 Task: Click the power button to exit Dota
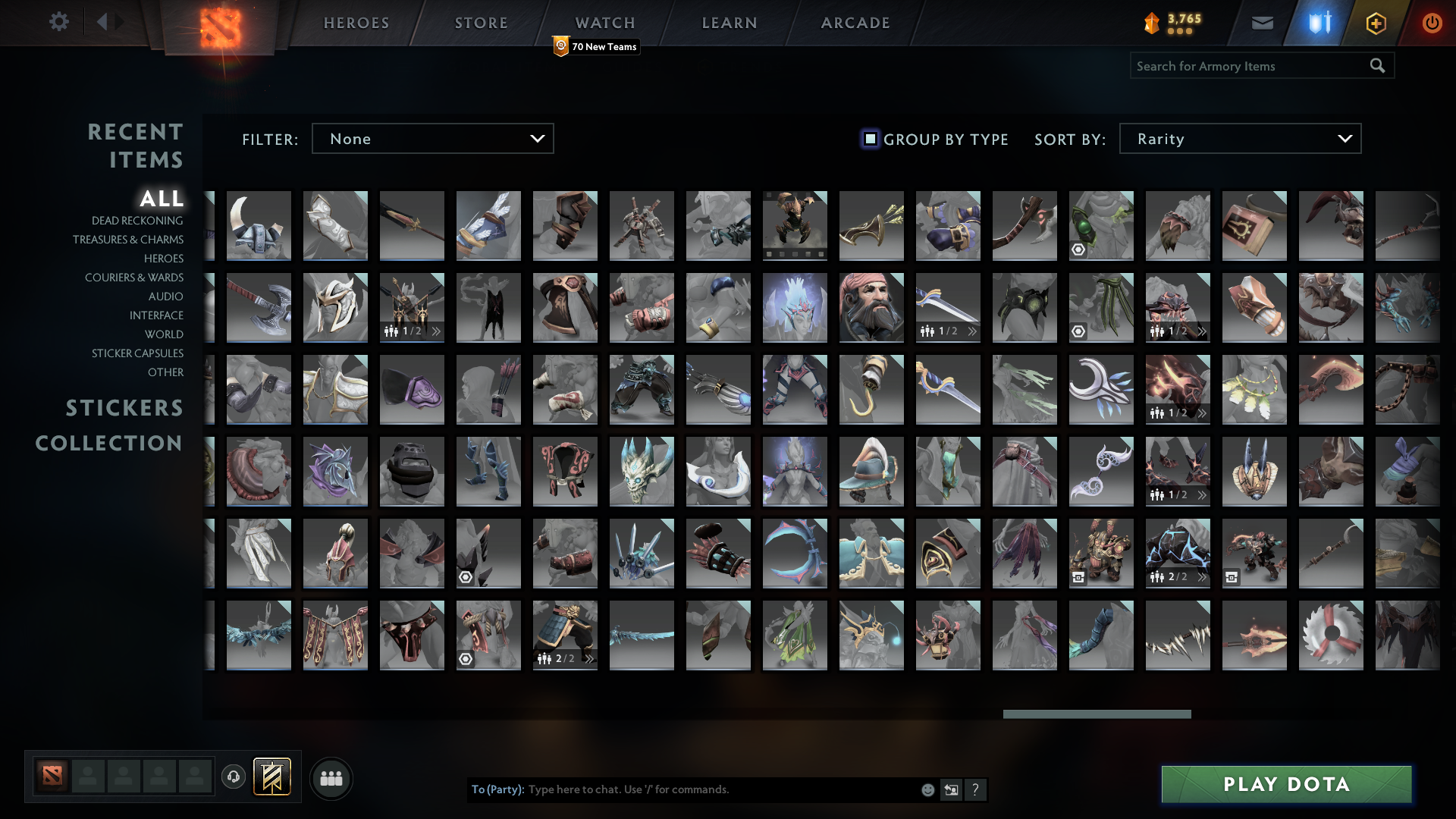click(1432, 23)
